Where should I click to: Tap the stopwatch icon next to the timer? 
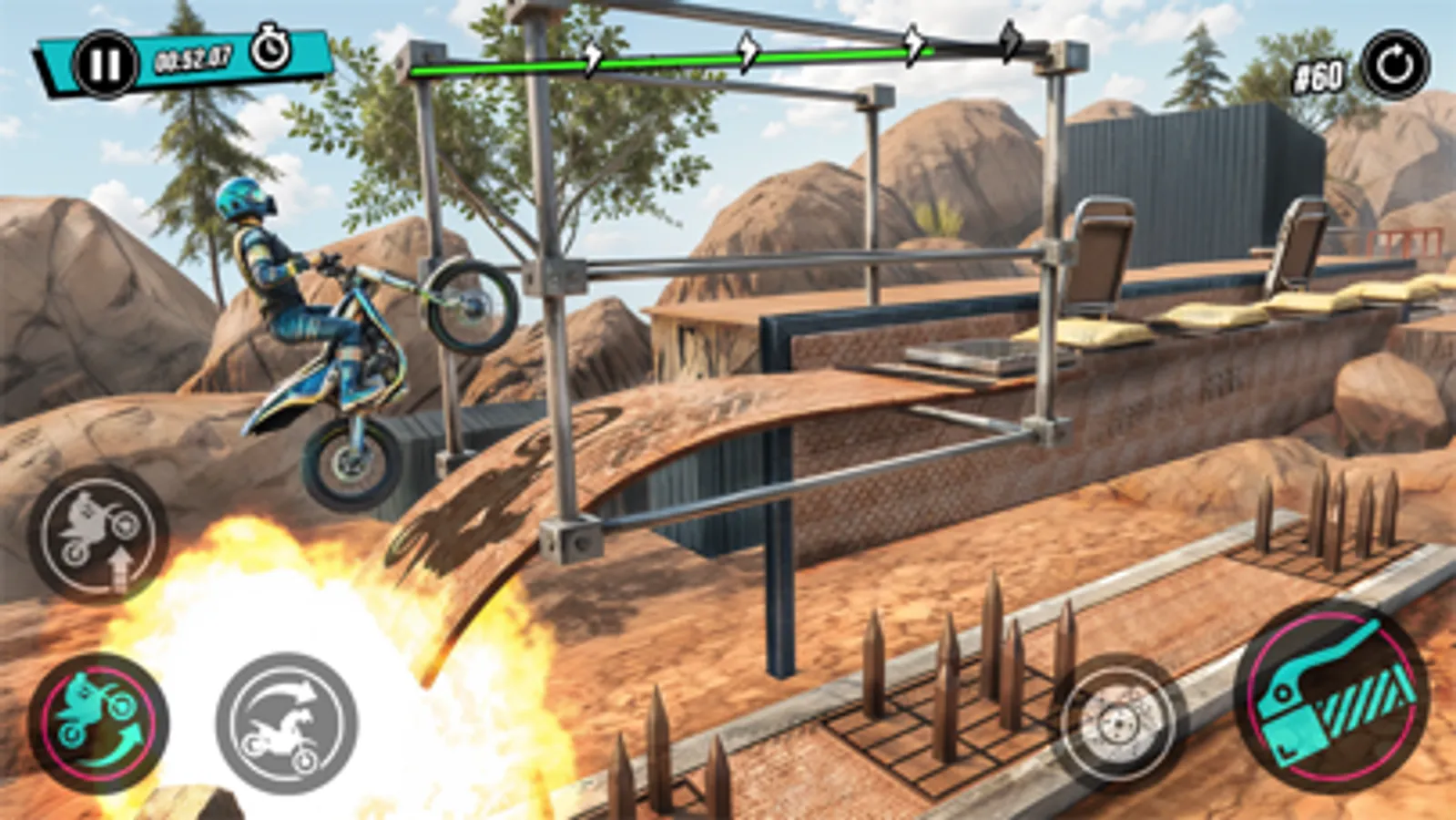(272, 46)
